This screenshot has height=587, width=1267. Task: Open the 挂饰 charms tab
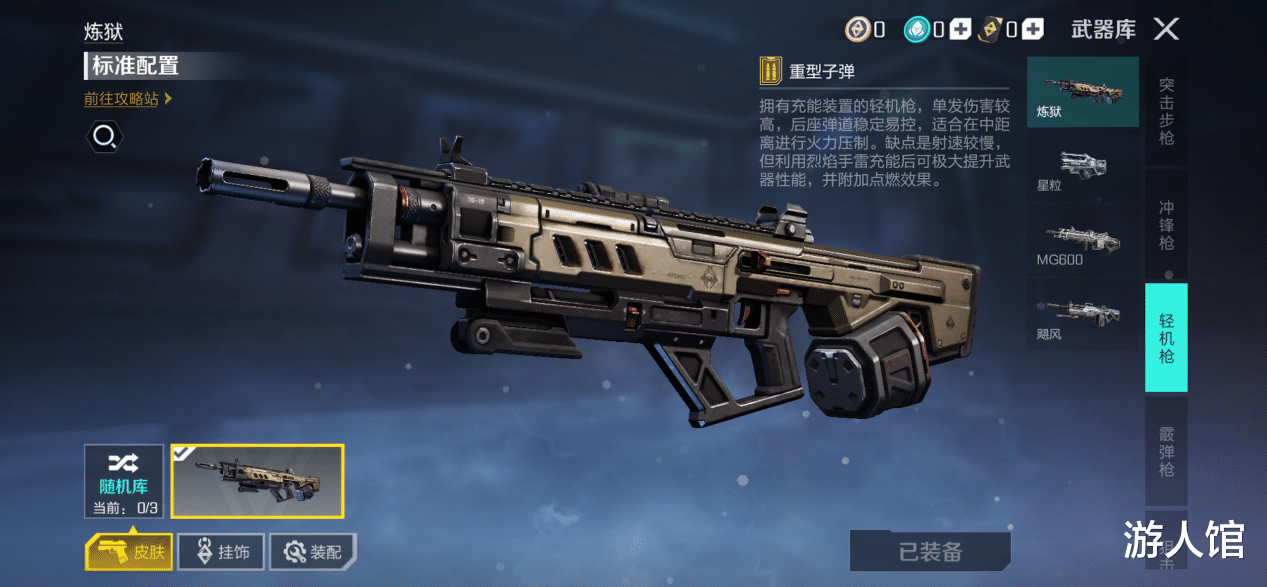[x=221, y=551]
